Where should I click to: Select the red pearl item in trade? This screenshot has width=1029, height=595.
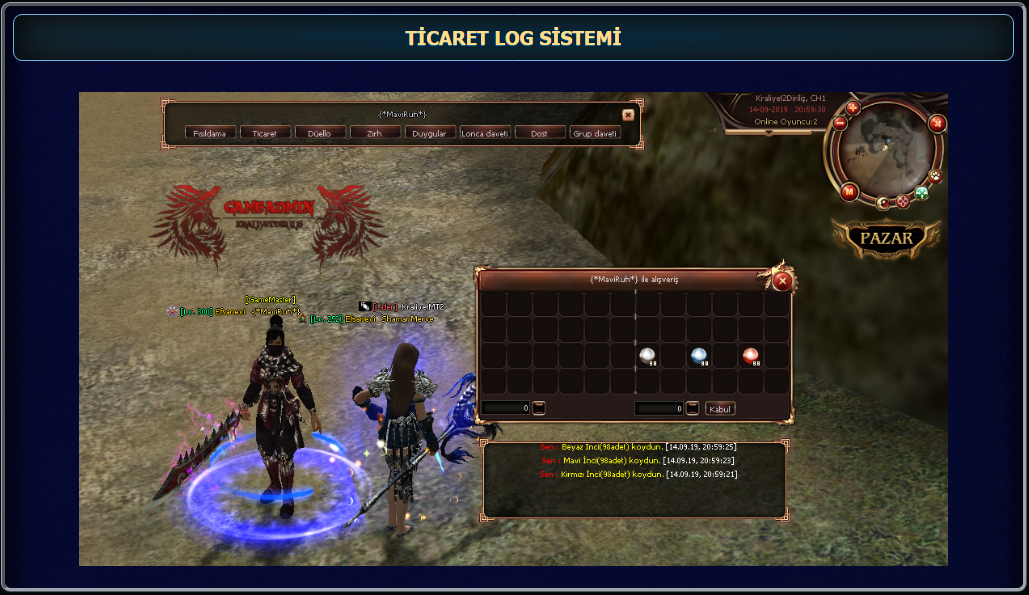coord(750,355)
